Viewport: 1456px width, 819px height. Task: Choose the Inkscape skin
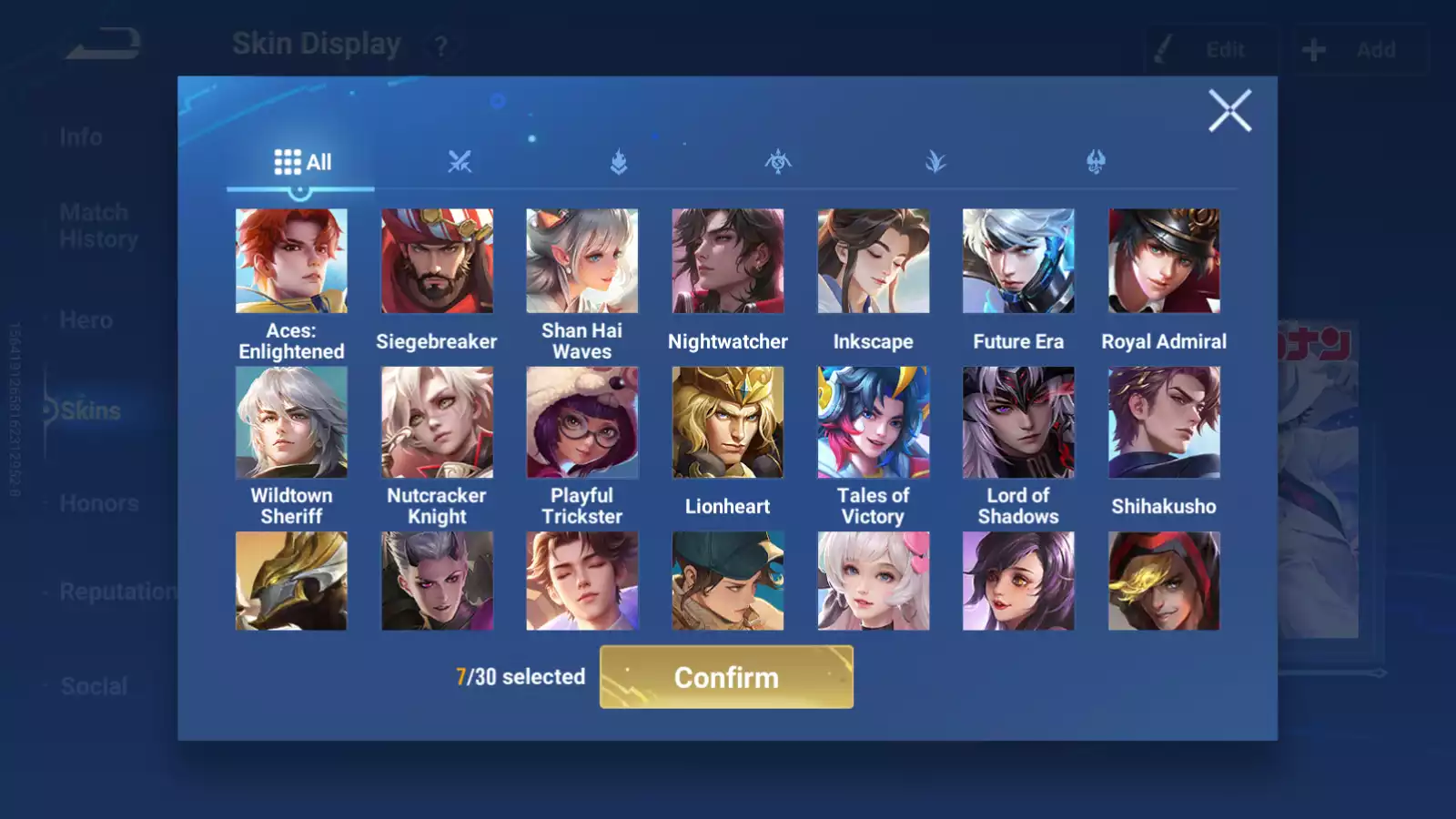click(x=873, y=261)
